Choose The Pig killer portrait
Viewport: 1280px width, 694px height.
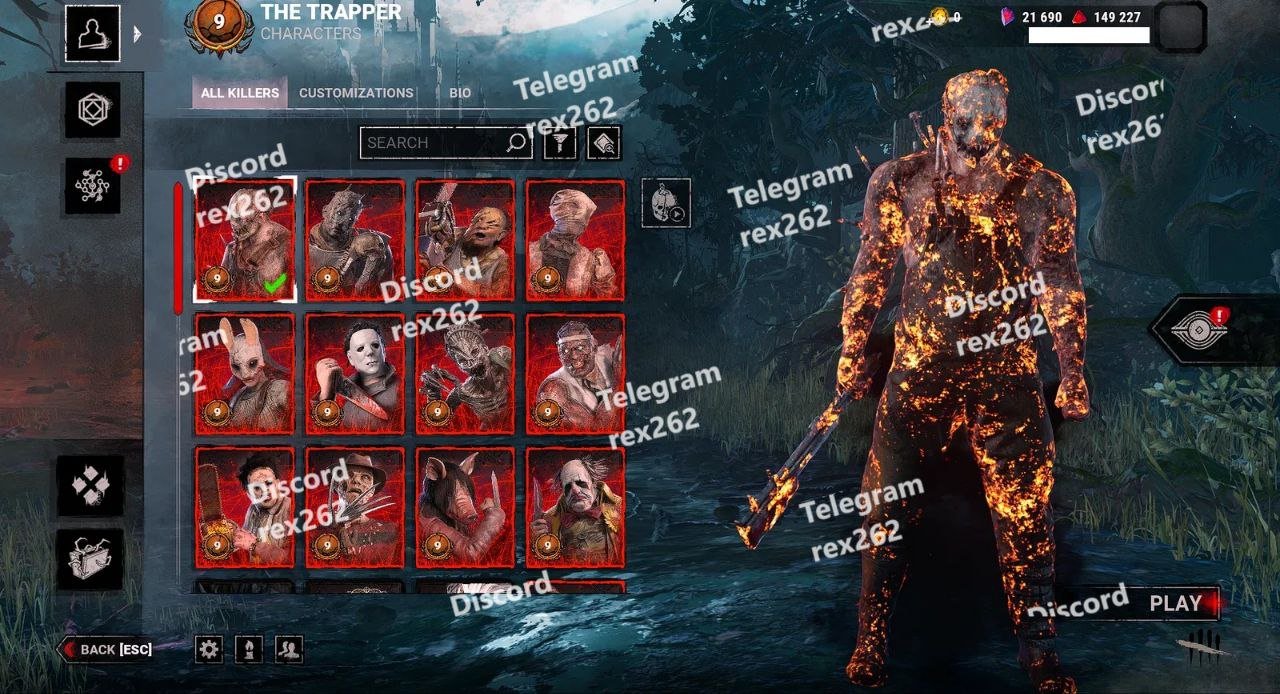(465, 507)
